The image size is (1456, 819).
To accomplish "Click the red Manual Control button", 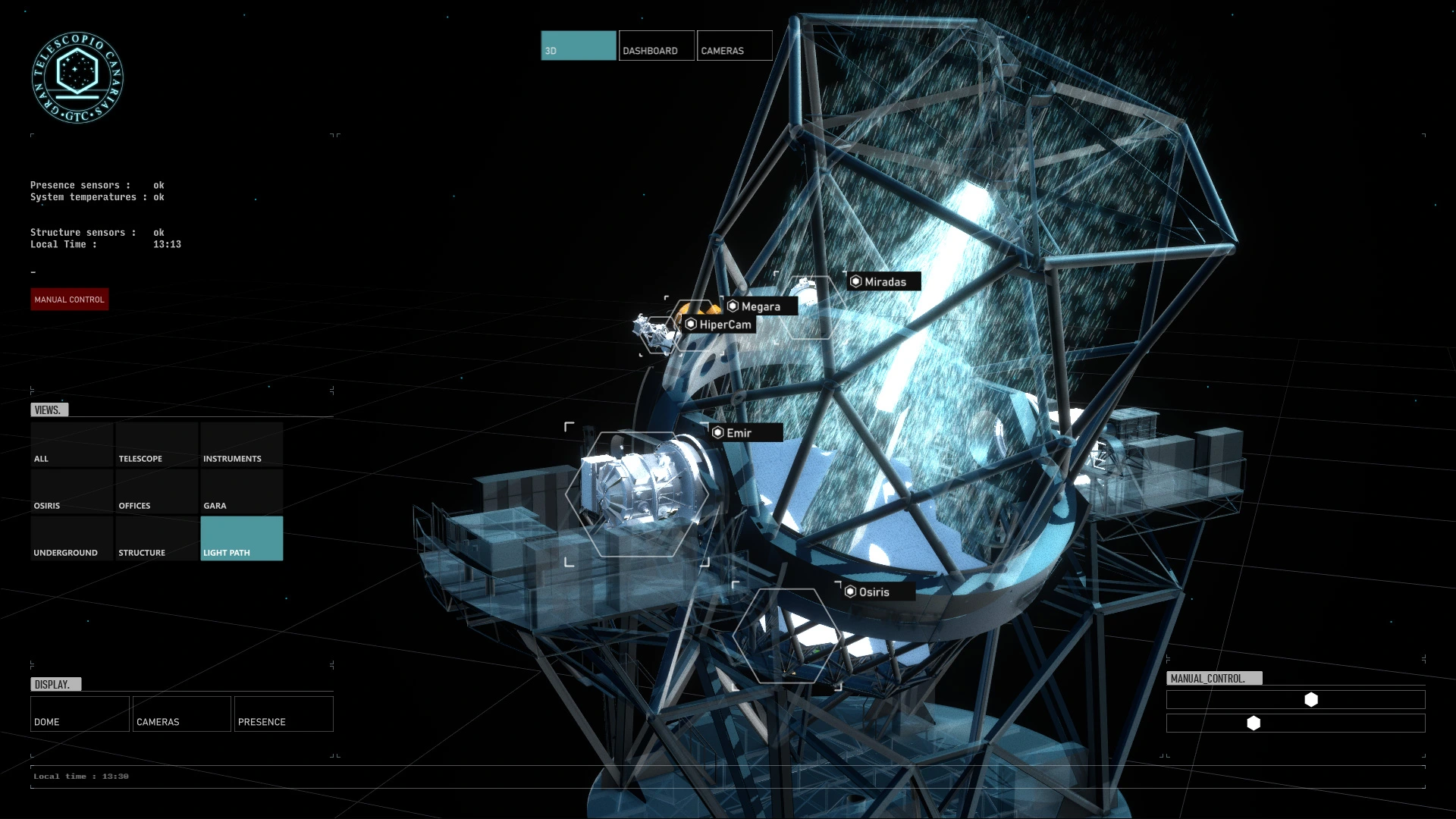I will (70, 300).
